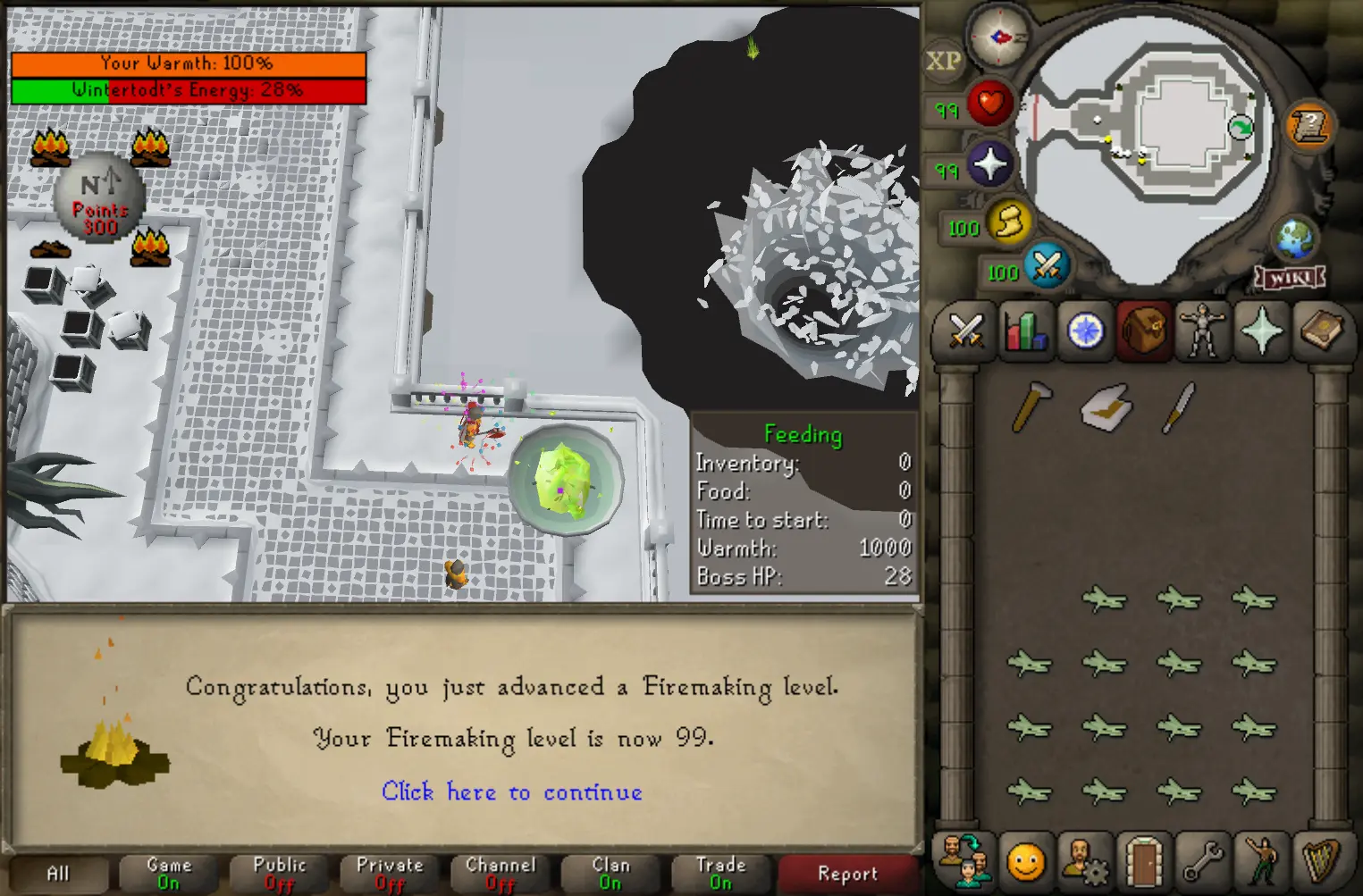This screenshot has height=896, width=1363.
Task: Activate the special attack orb
Action: [x=1047, y=265]
